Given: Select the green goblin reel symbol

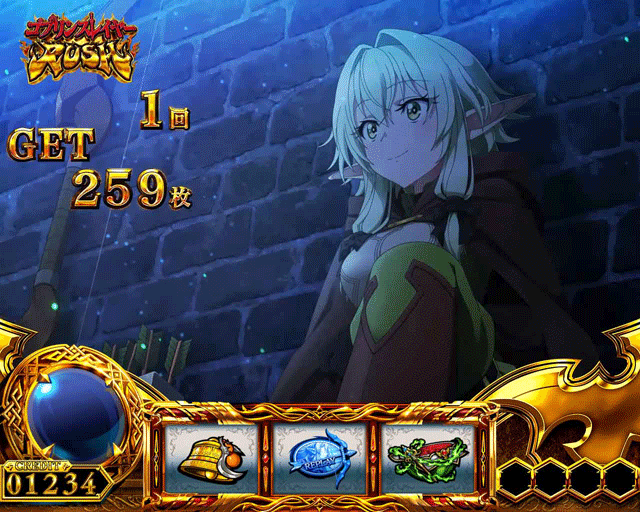Looking at the screenshot, I should click(430, 455).
